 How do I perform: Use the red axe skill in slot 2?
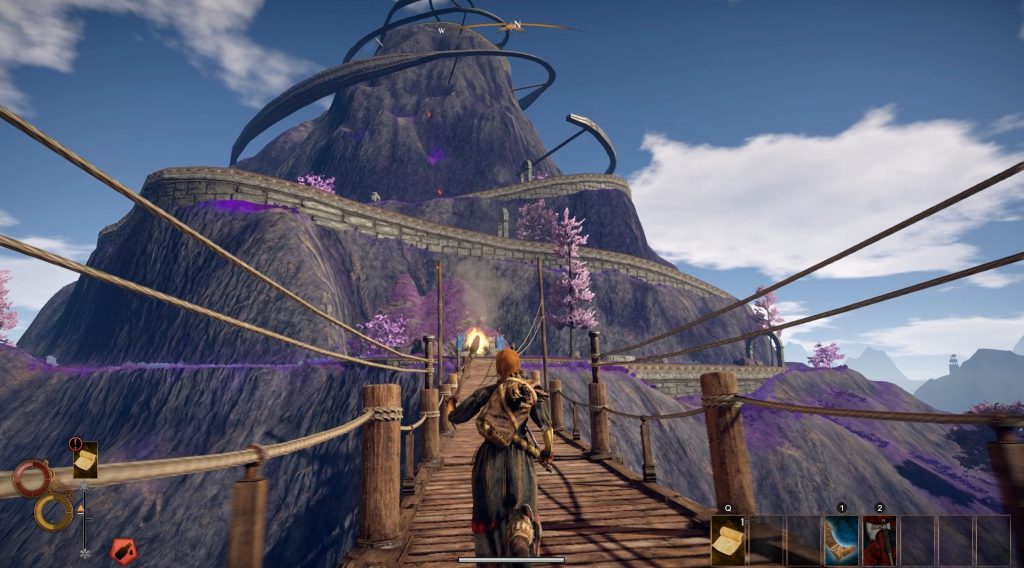pos(879,541)
